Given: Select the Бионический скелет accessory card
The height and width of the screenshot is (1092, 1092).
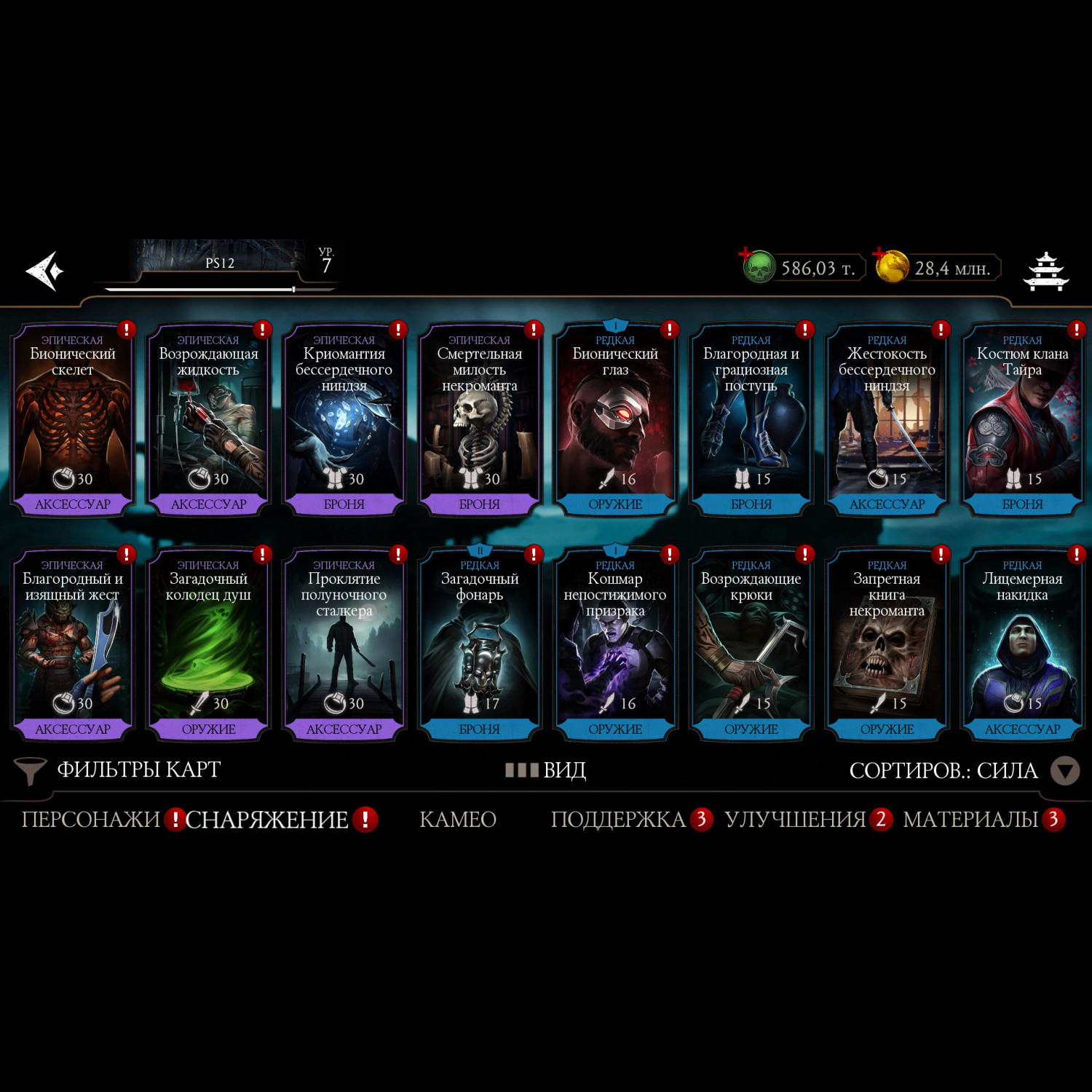Looking at the screenshot, I should pos(73,421).
